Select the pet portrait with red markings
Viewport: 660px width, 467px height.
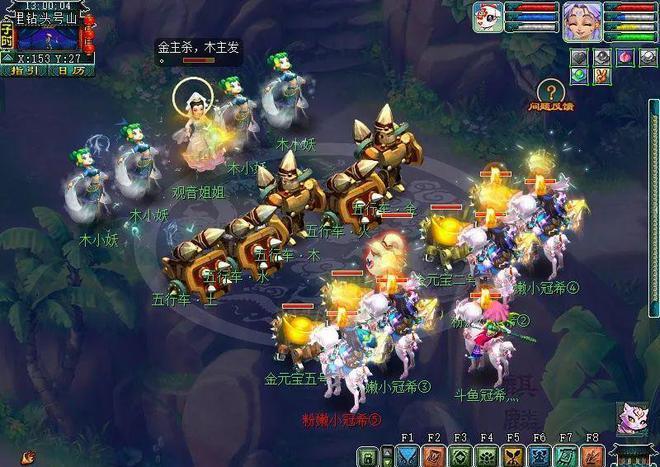(488, 17)
